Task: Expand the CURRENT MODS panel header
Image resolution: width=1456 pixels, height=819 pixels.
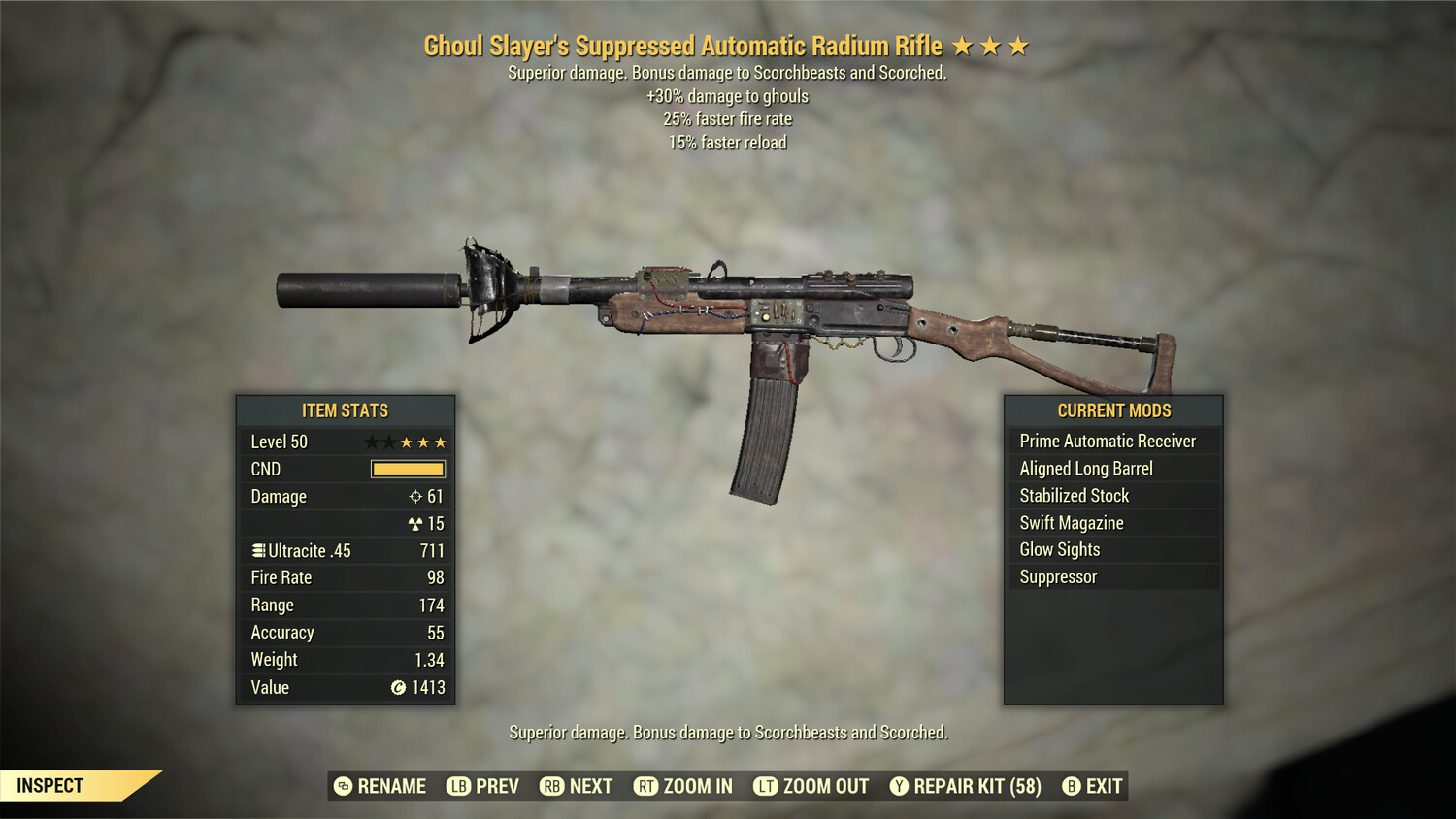Action: click(1113, 410)
